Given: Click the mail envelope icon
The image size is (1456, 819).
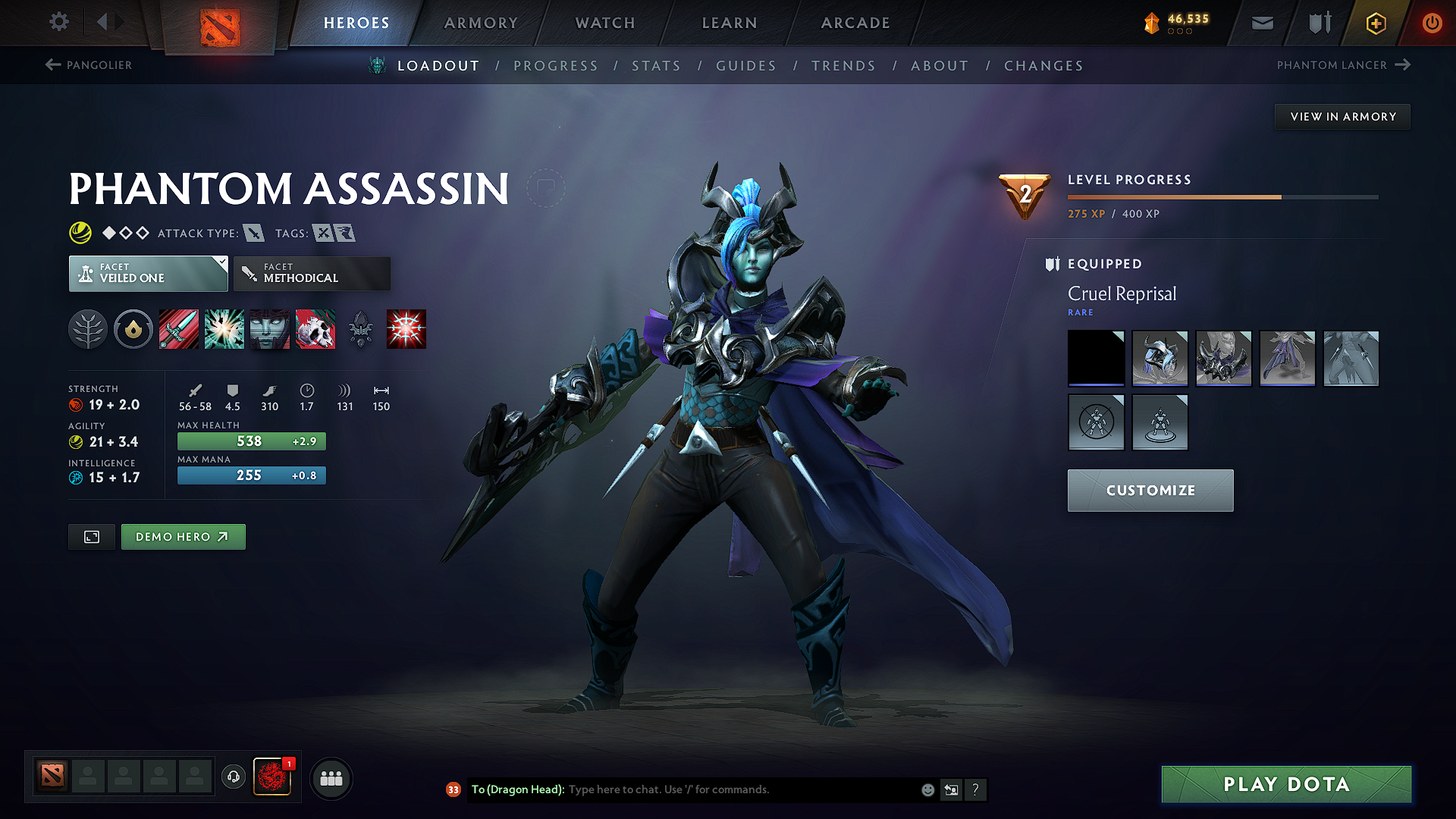Looking at the screenshot, I should (x=1262, y=23).
